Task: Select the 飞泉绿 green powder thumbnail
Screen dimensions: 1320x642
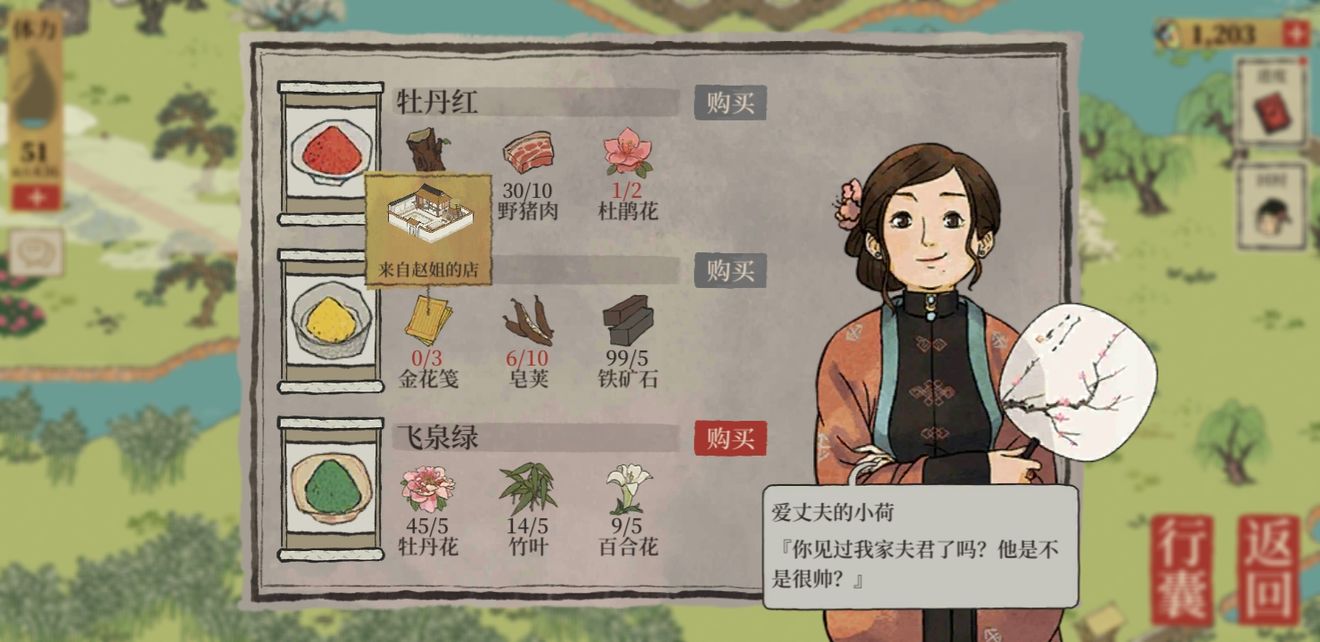Action: coord(331,489)
